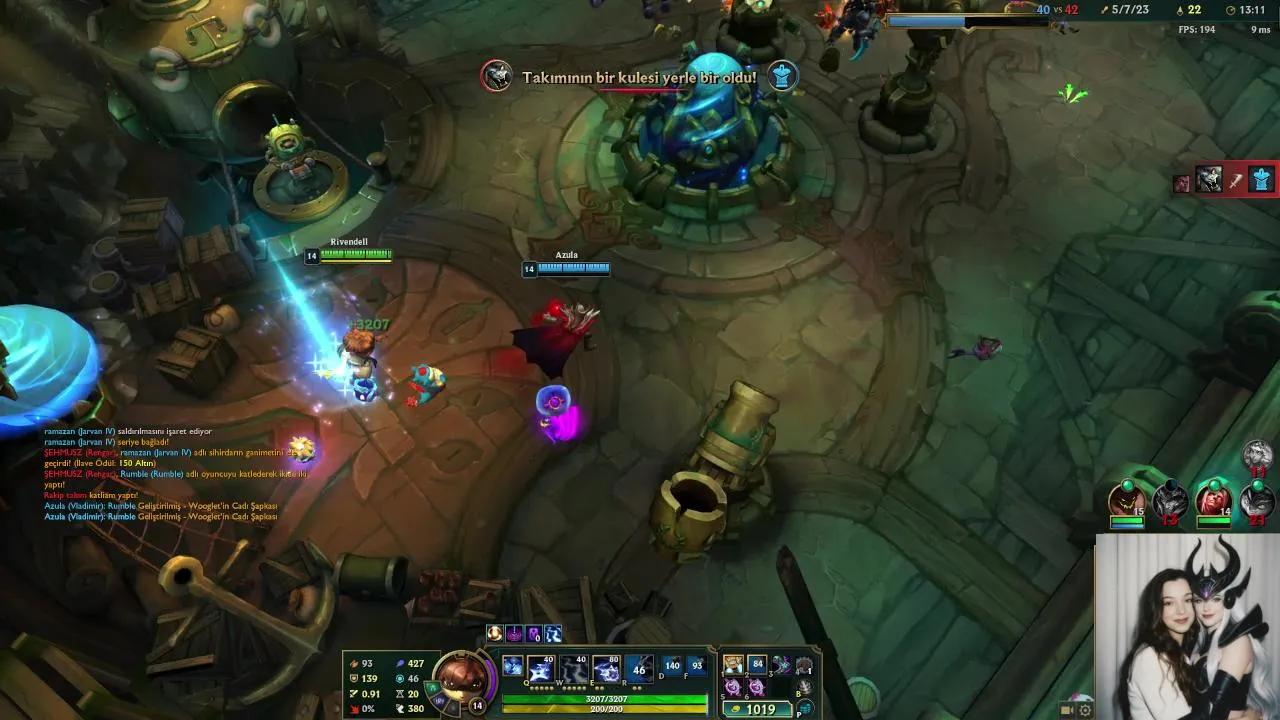Screen dimensions: 1280x720
Task: Use the summoner spell in the D slot
Action: click(672, 668)
